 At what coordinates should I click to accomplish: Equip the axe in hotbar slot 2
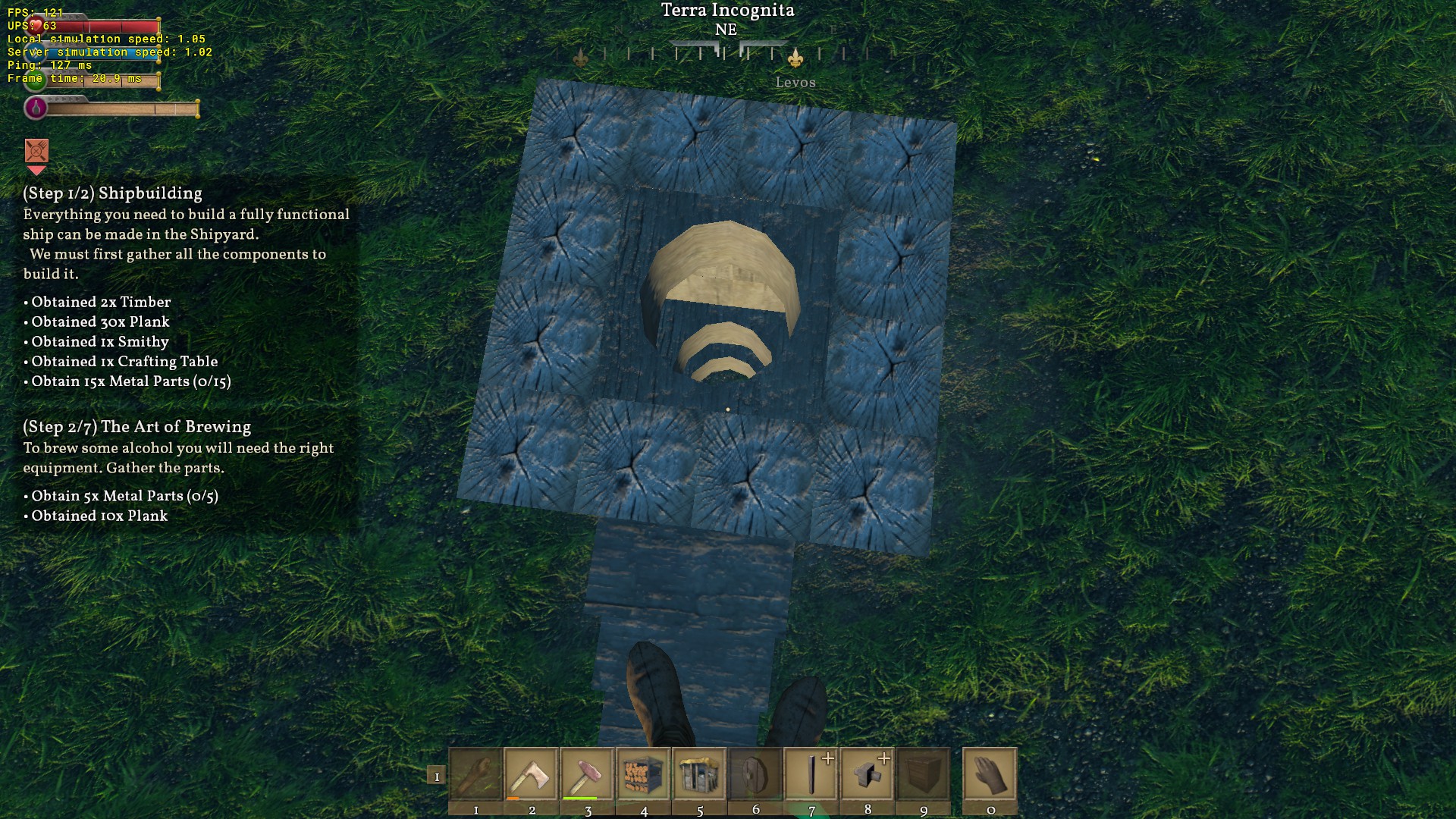point(532,774)
